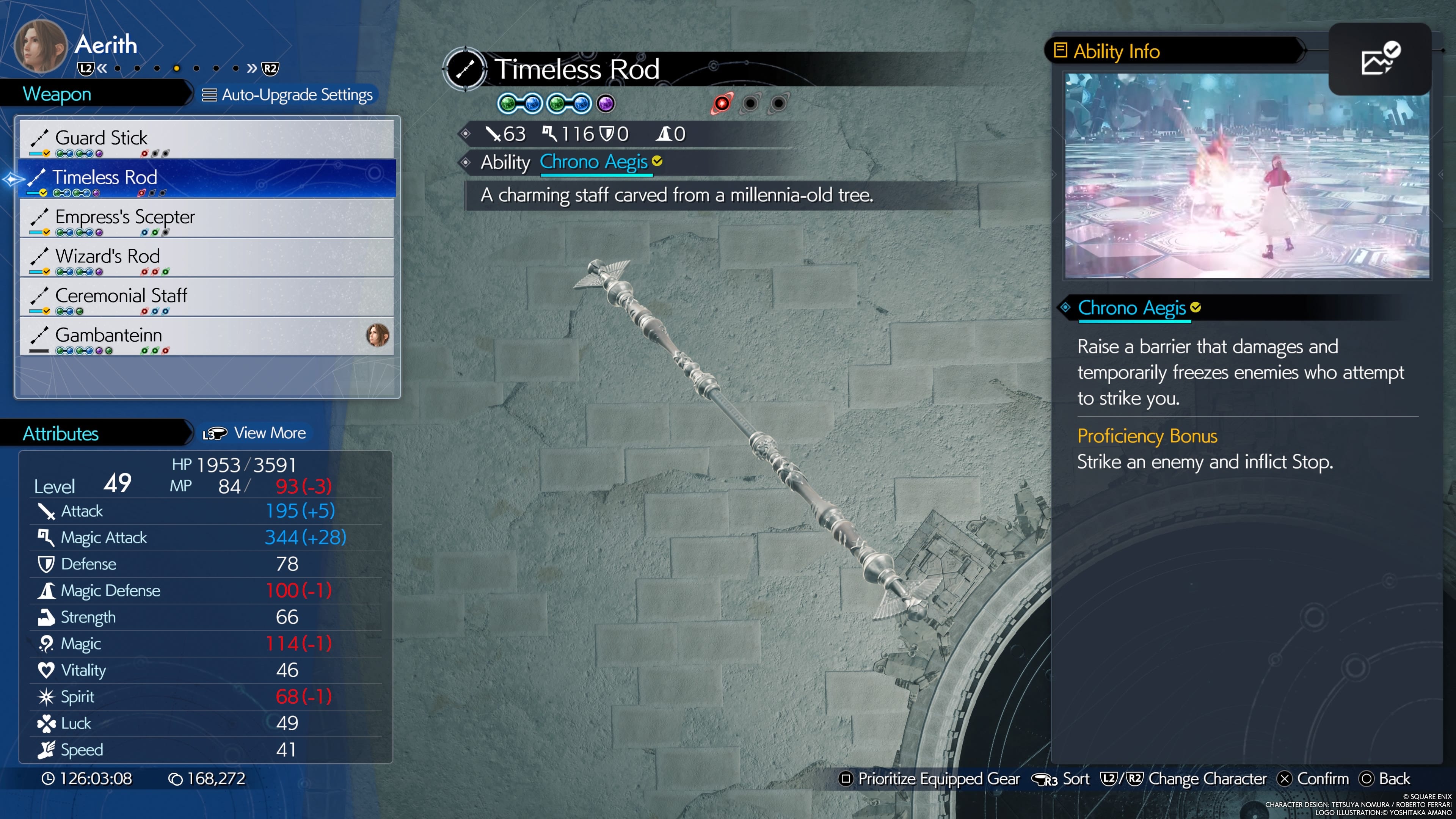Choose the Ceremonial Staff
The height and width of the screenshot is (819, 1456).
click(x=207, y=296)
